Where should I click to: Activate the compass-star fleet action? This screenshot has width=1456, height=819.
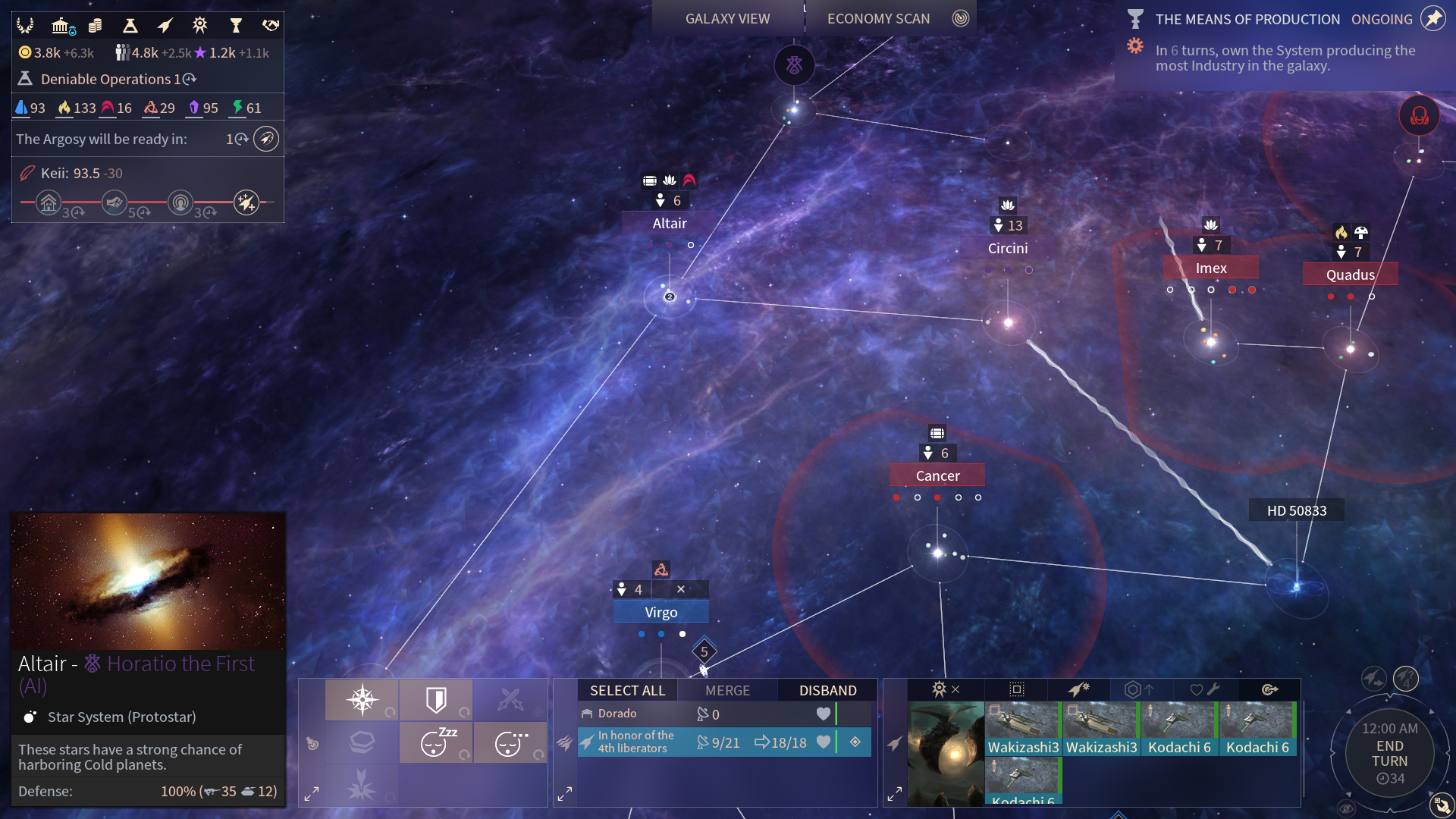pyautogui.click(x=362, y=699)
